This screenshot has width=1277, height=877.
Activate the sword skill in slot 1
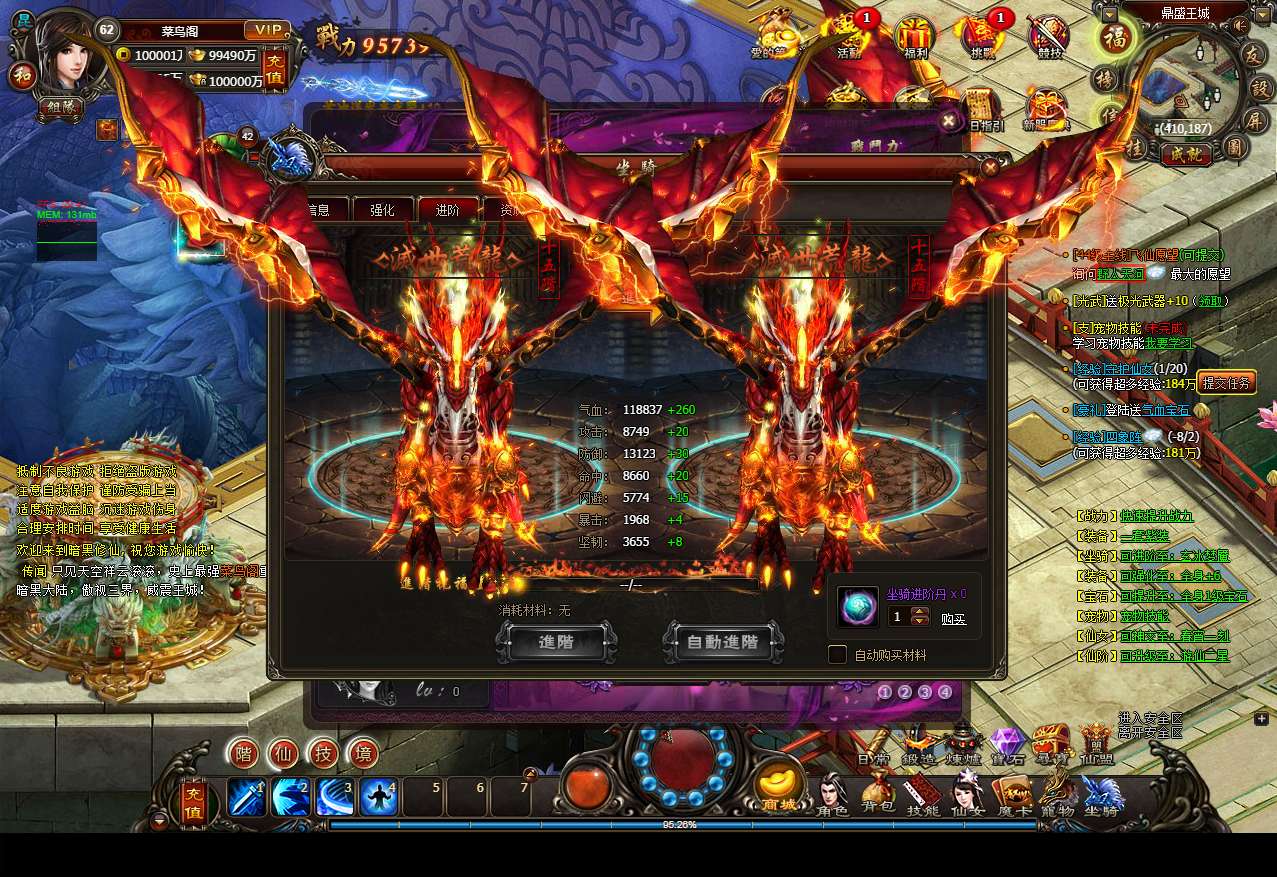pos(246,797)
